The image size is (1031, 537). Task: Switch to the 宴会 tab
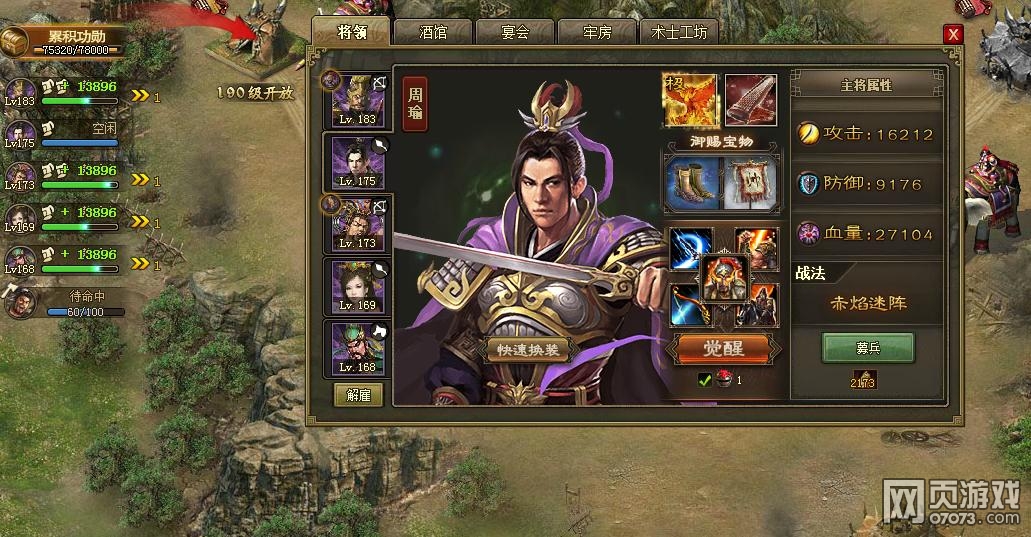(x=515, y=32)
